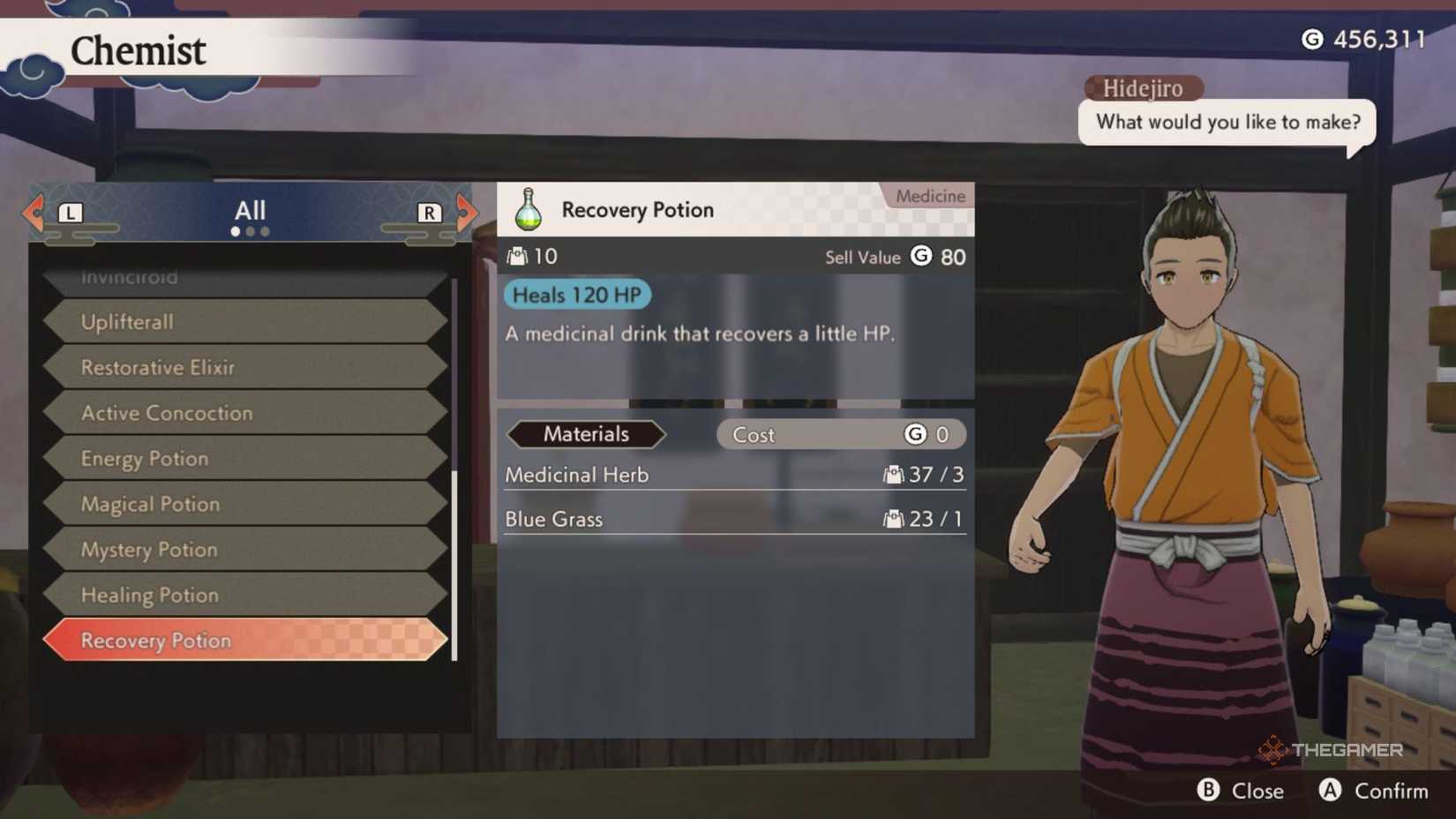Click the All category header
This screenshot has width=1456, height=819.
(x=251, y=209)
